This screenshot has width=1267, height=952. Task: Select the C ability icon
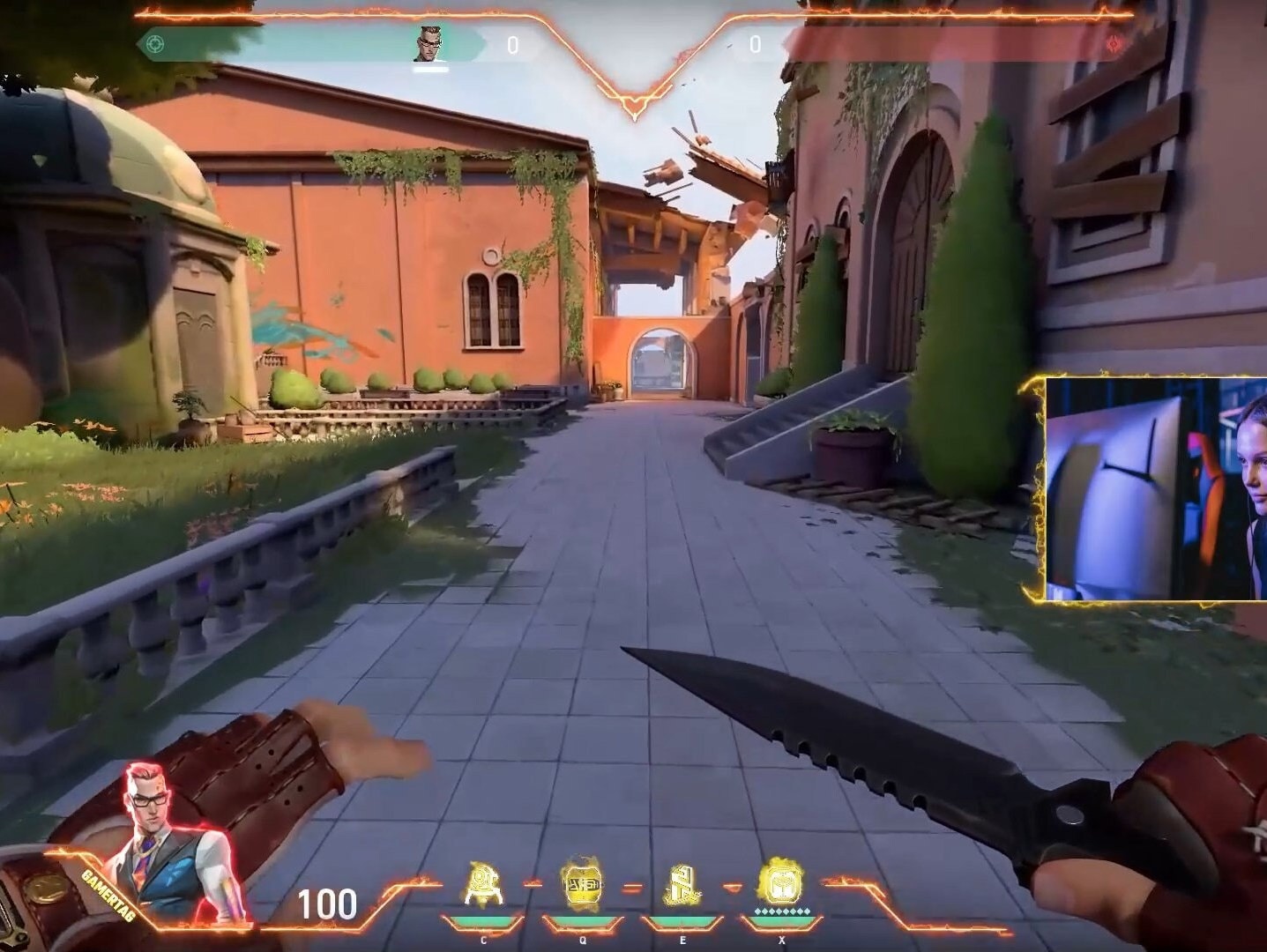click(x=484, y=885)
